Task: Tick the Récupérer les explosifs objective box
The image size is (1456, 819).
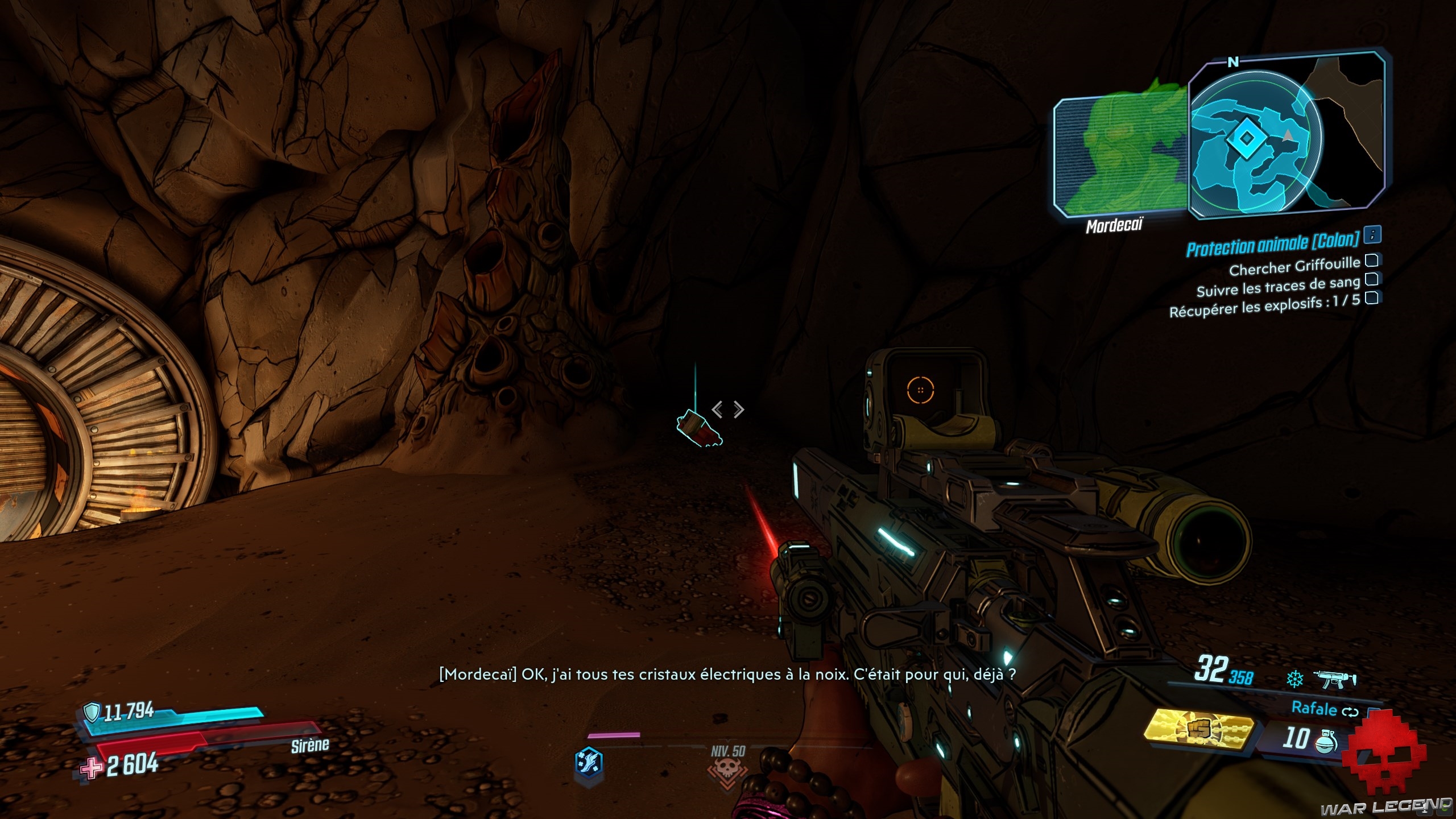Action: click(1372, 298)
